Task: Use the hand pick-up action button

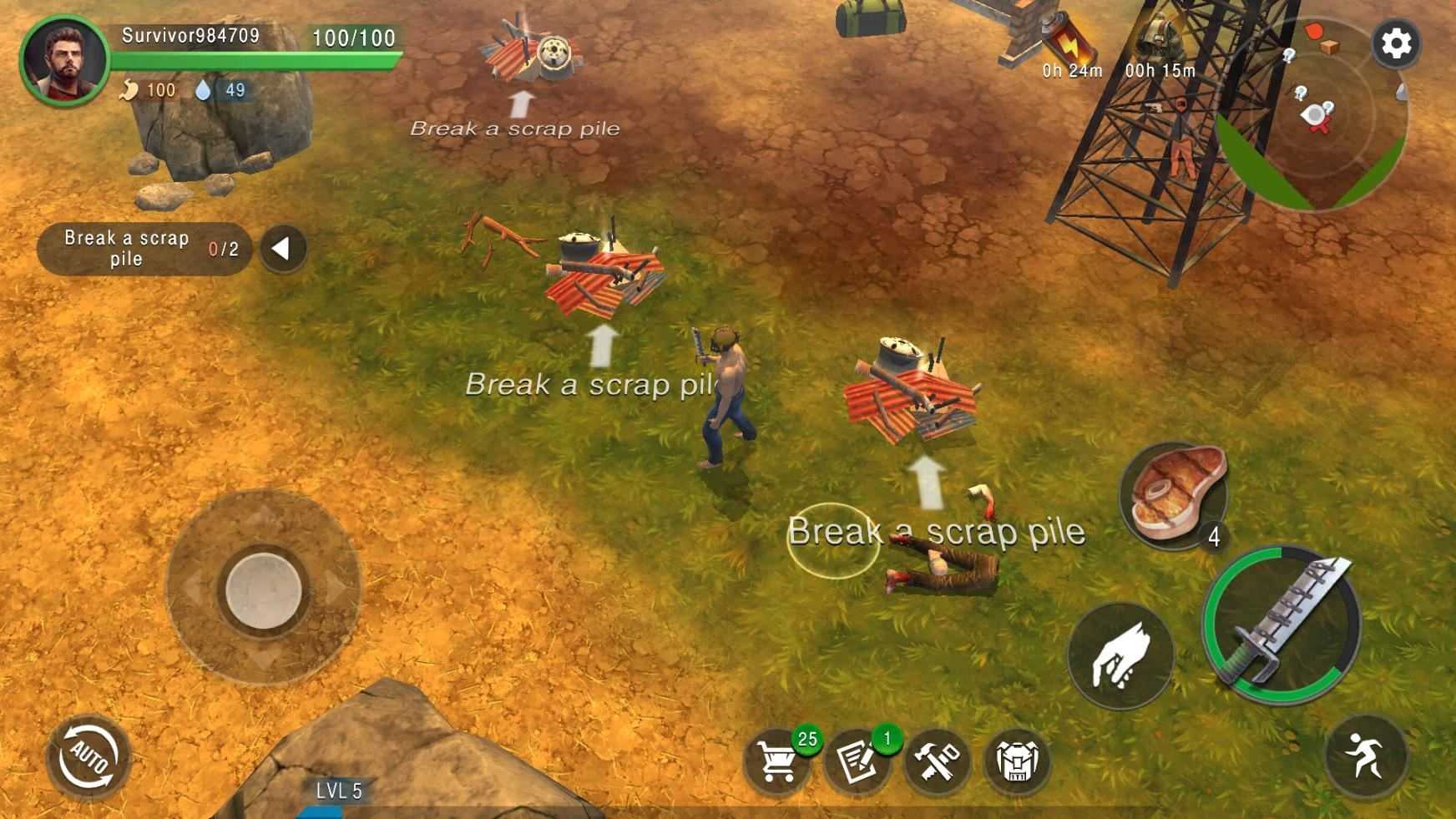Action: tap(1120, 656)
